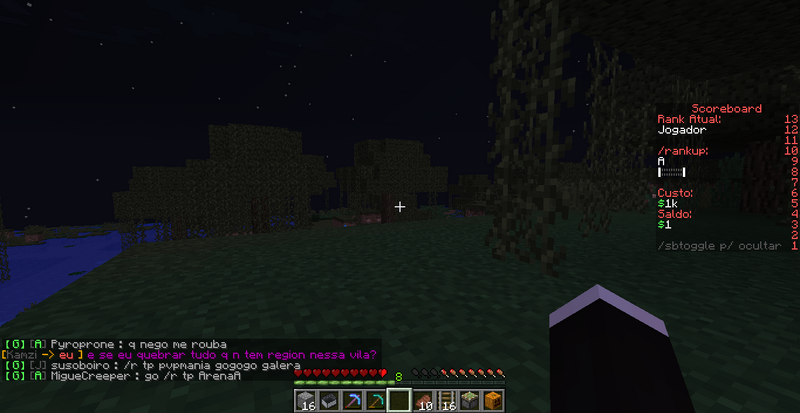
Task: Select the stone block stack of 16
Action: (306, 400)
